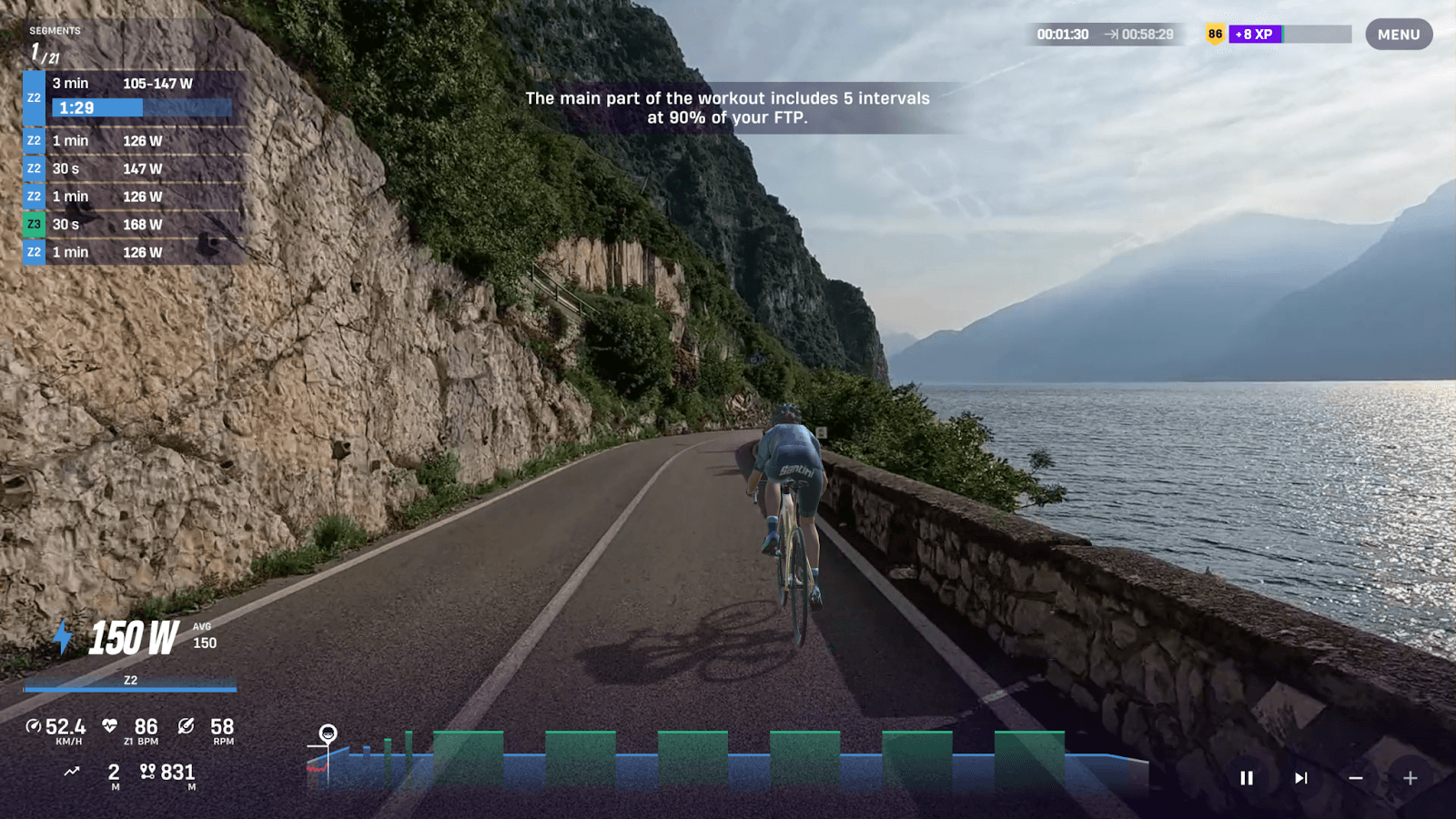Expand the SEGMENTS panel header
Image resolution: width=1456 pixels, height=819 pixels.
(56, 30)
